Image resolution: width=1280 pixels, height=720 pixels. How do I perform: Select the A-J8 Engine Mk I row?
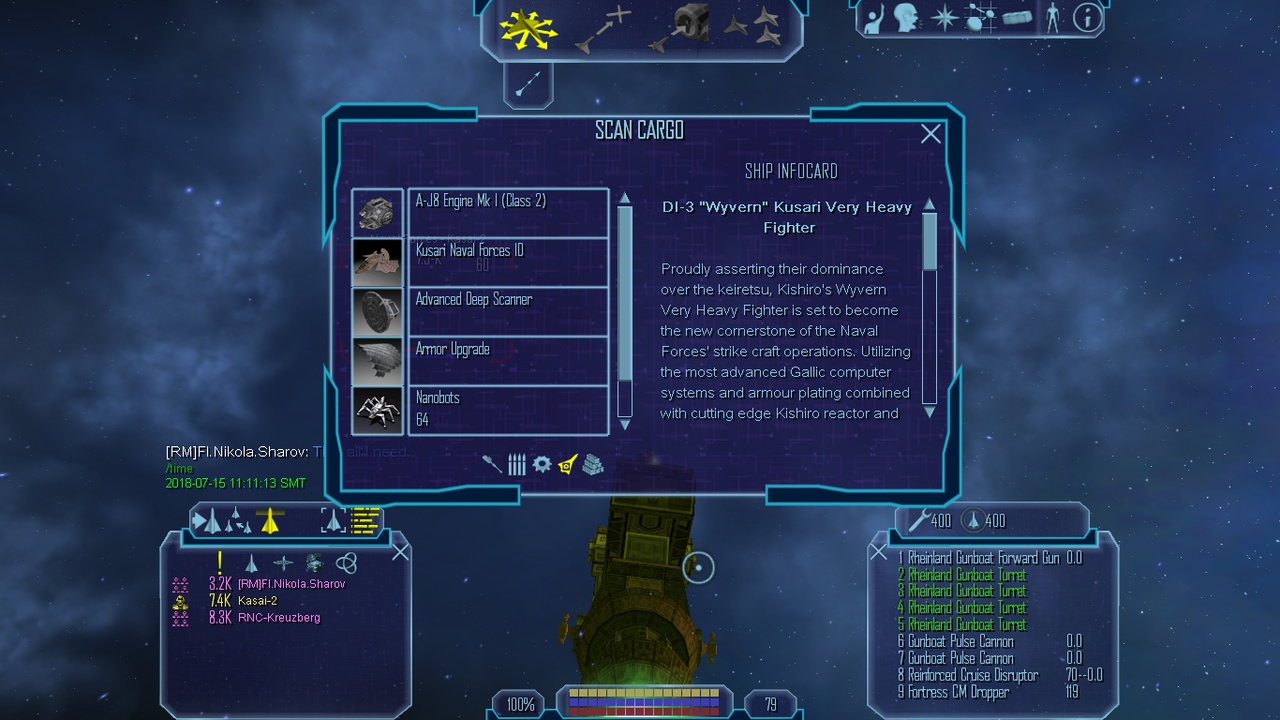point(507,212)
